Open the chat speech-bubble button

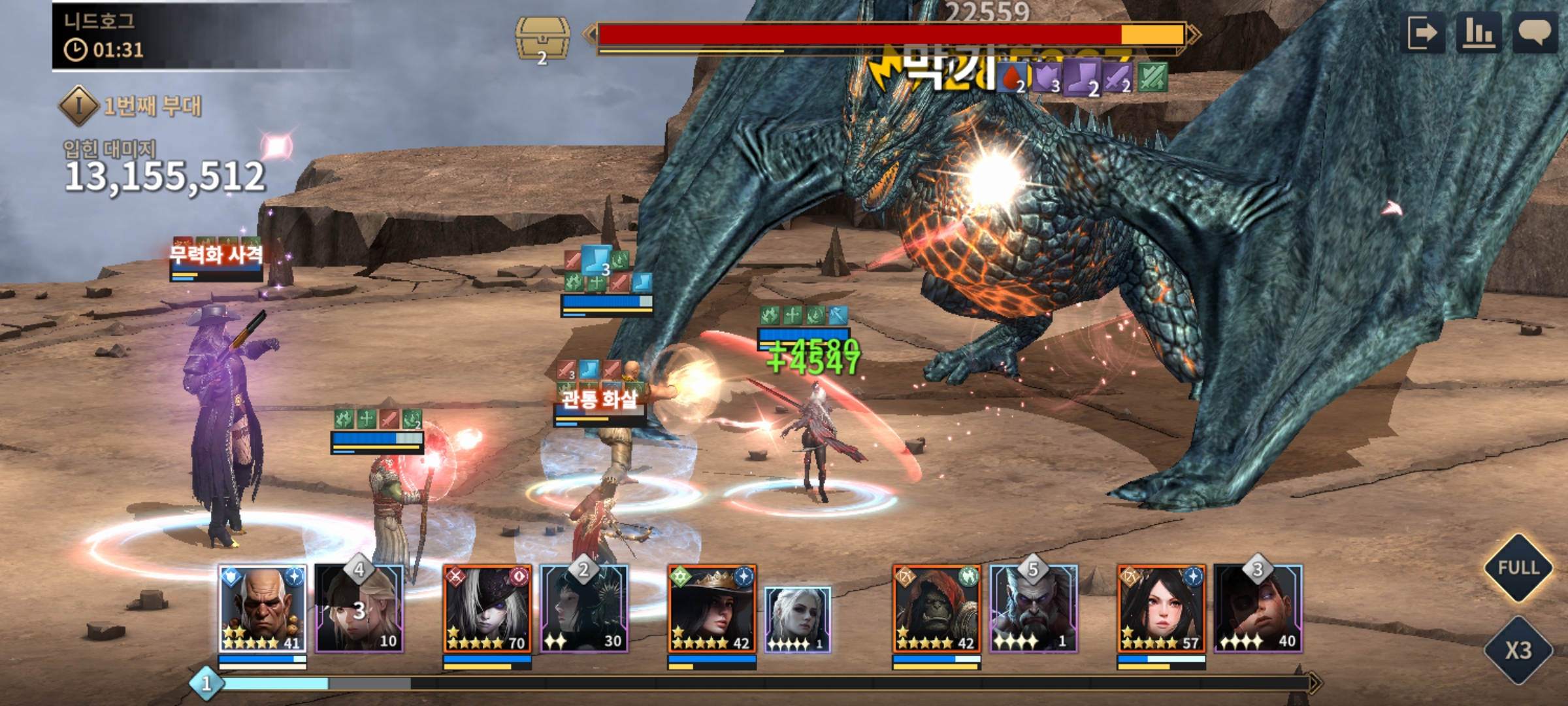(x=1535, y=33)
